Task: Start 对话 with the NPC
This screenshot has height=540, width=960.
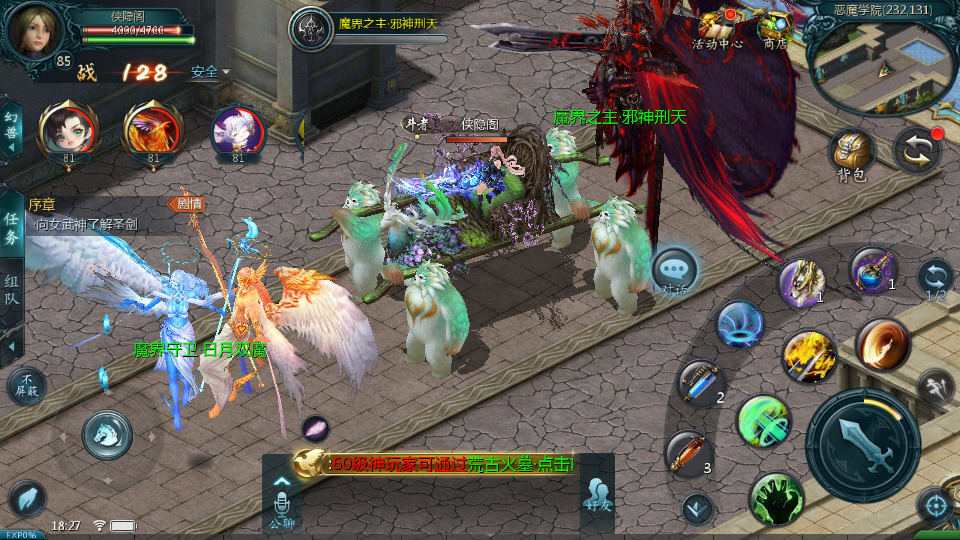Action: pyautogui.click(x=674, y=270)
